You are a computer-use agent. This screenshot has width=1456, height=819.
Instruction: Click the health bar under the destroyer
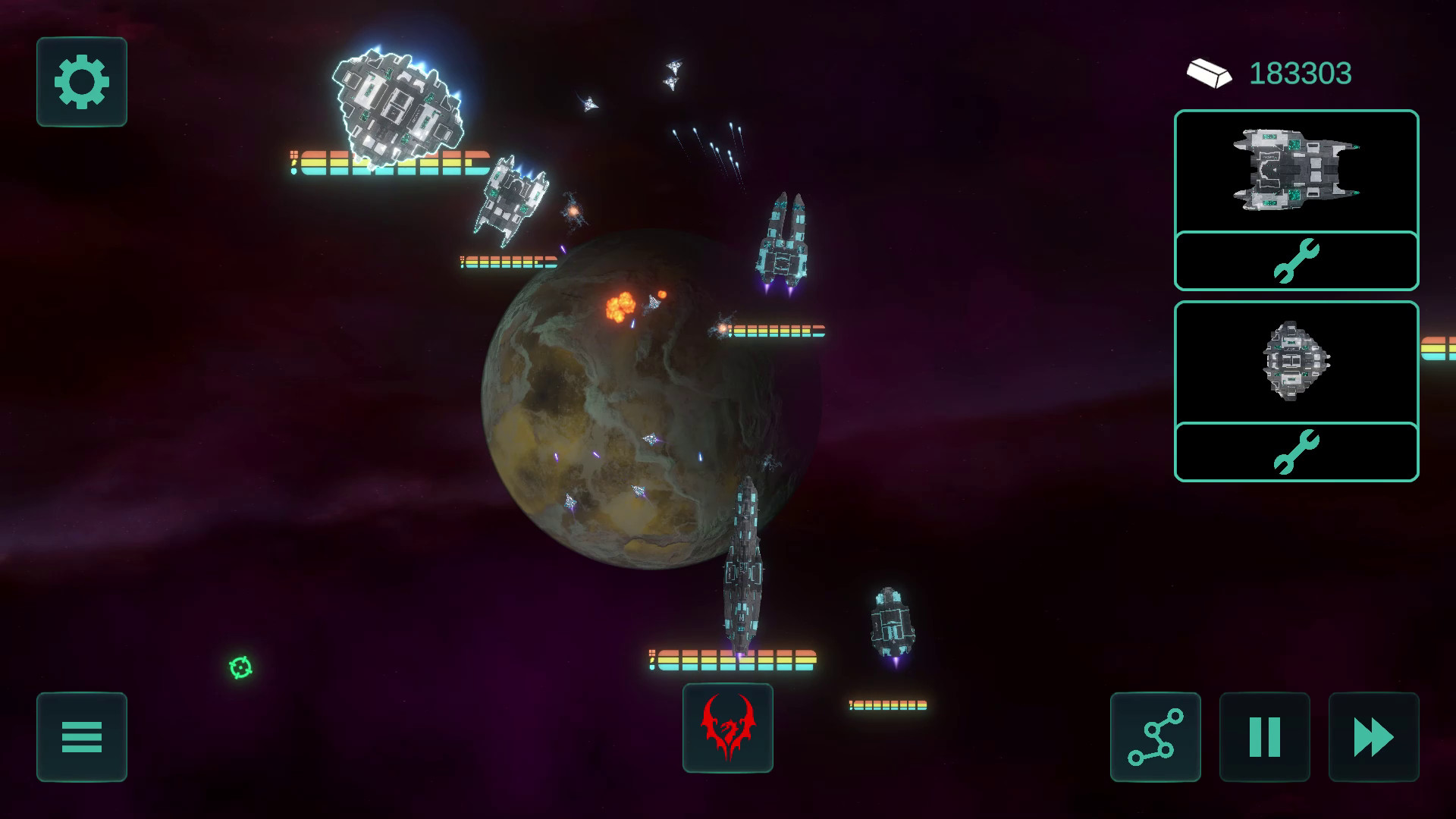click(732, 658)
